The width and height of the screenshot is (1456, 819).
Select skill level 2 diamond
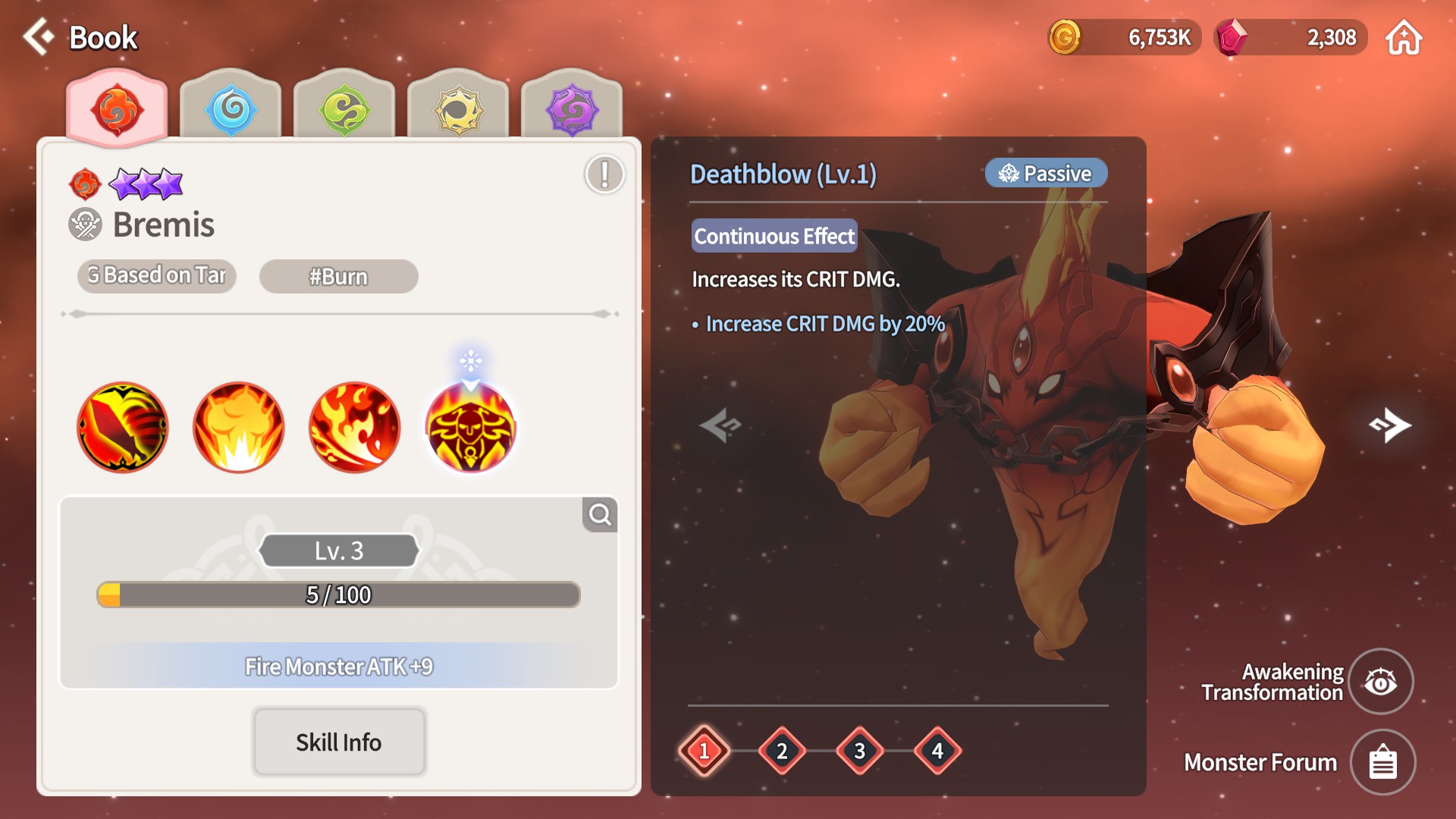pos(782,751)
